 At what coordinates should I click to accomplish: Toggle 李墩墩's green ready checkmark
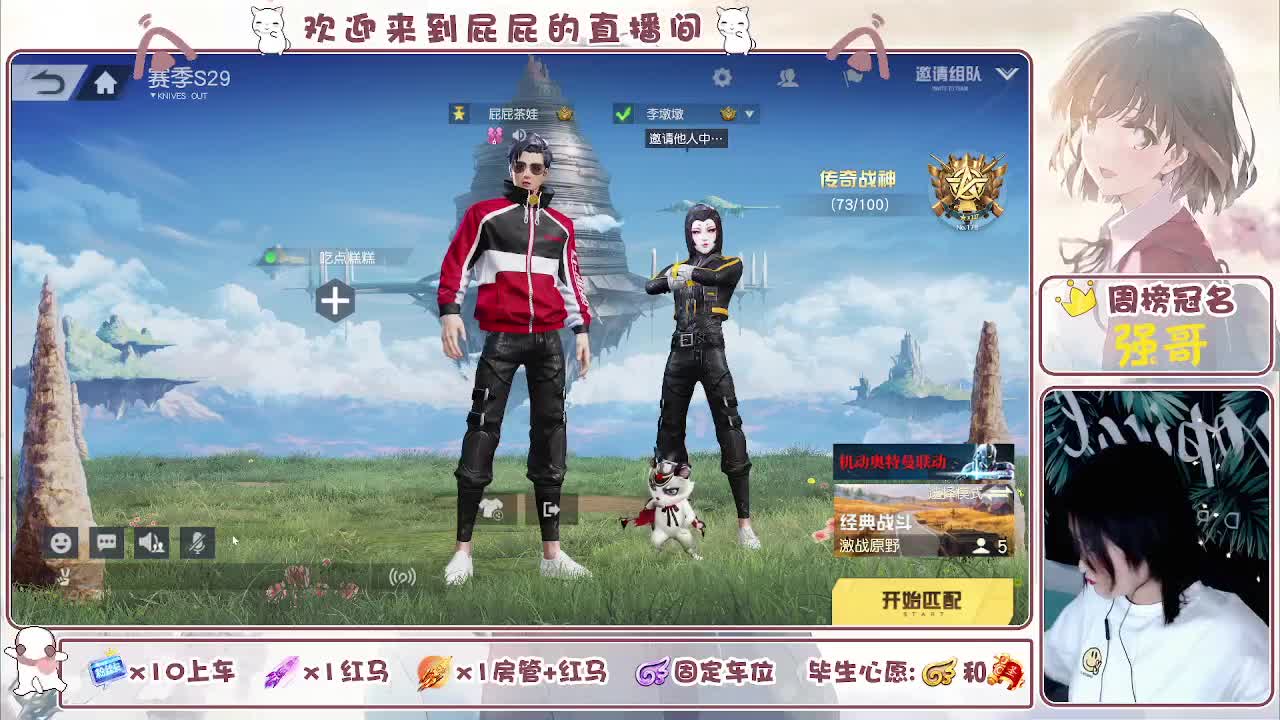pyautogui.click(x=624, y=113)
